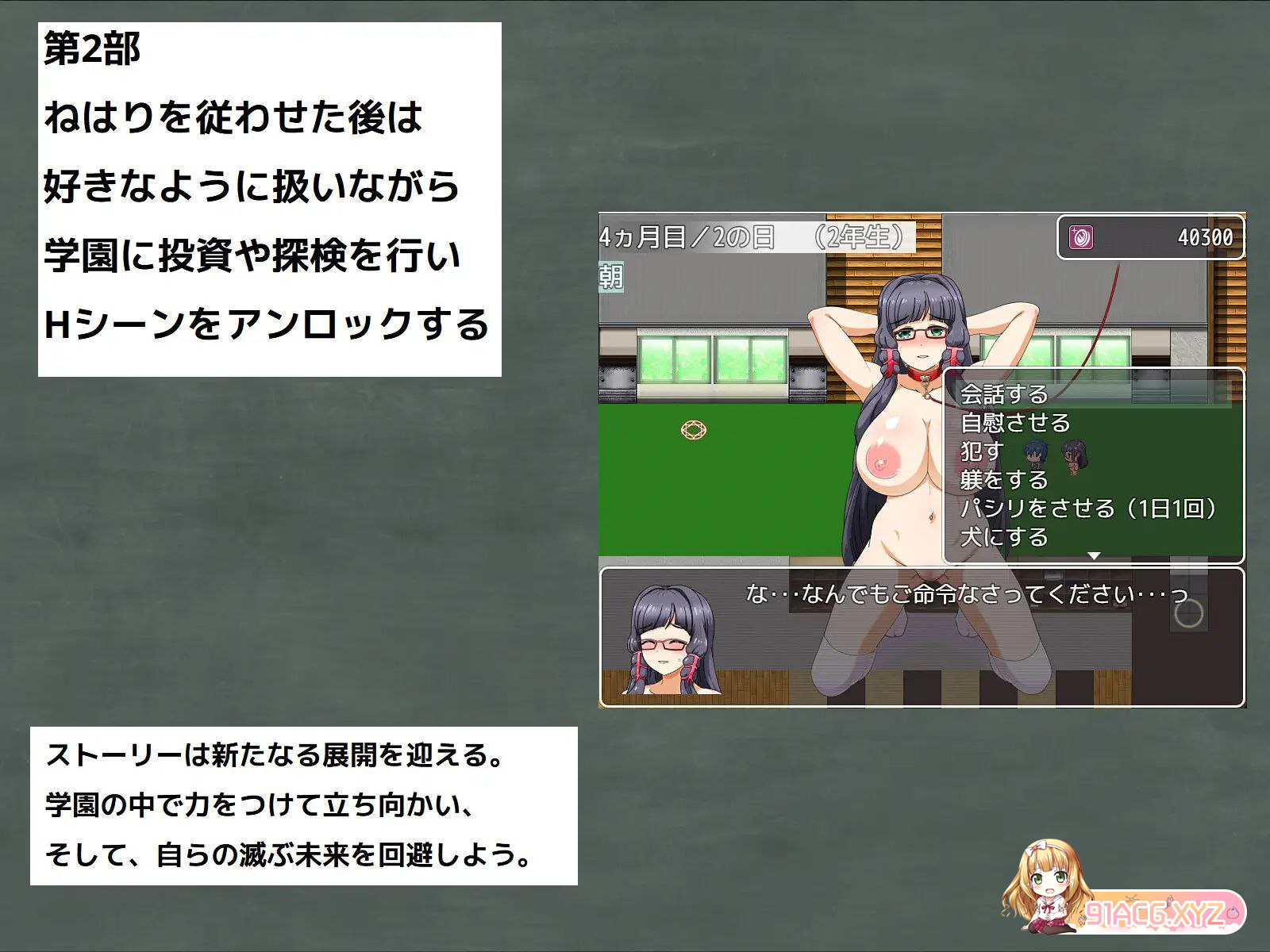1270x952 pixels.
Task: Expand the 40300 currency display panel
Action: point(1149,236)
